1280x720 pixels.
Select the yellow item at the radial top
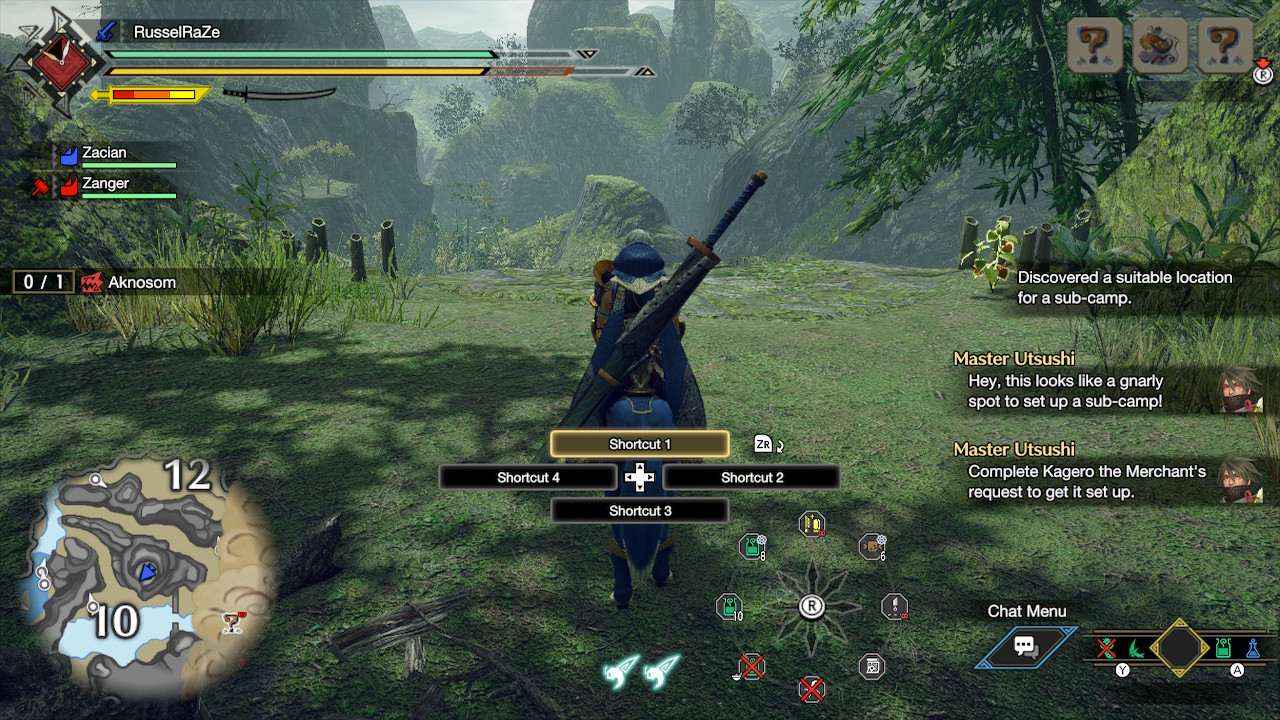(x=811, y=524)
